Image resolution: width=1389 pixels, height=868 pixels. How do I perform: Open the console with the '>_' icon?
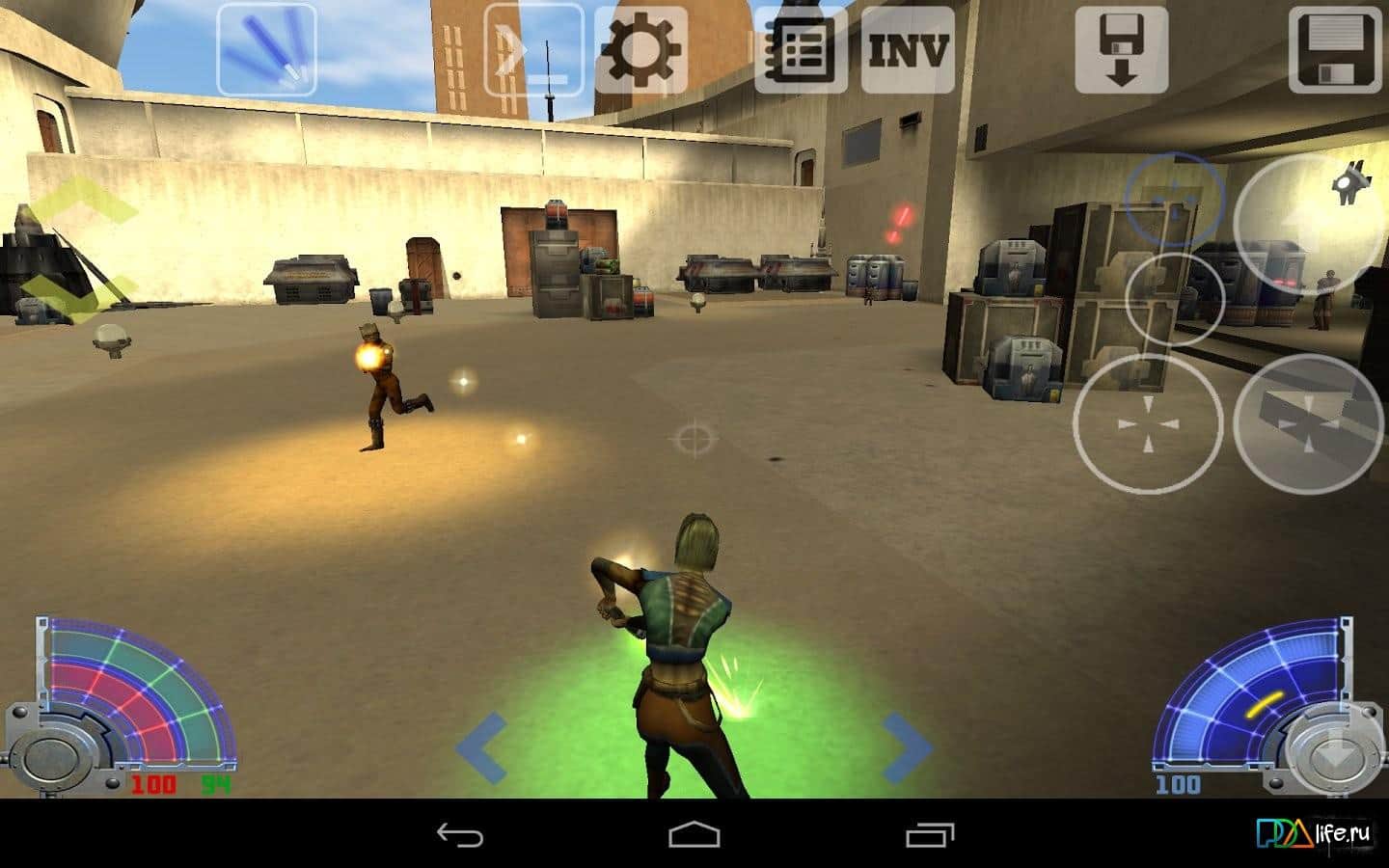532,50
